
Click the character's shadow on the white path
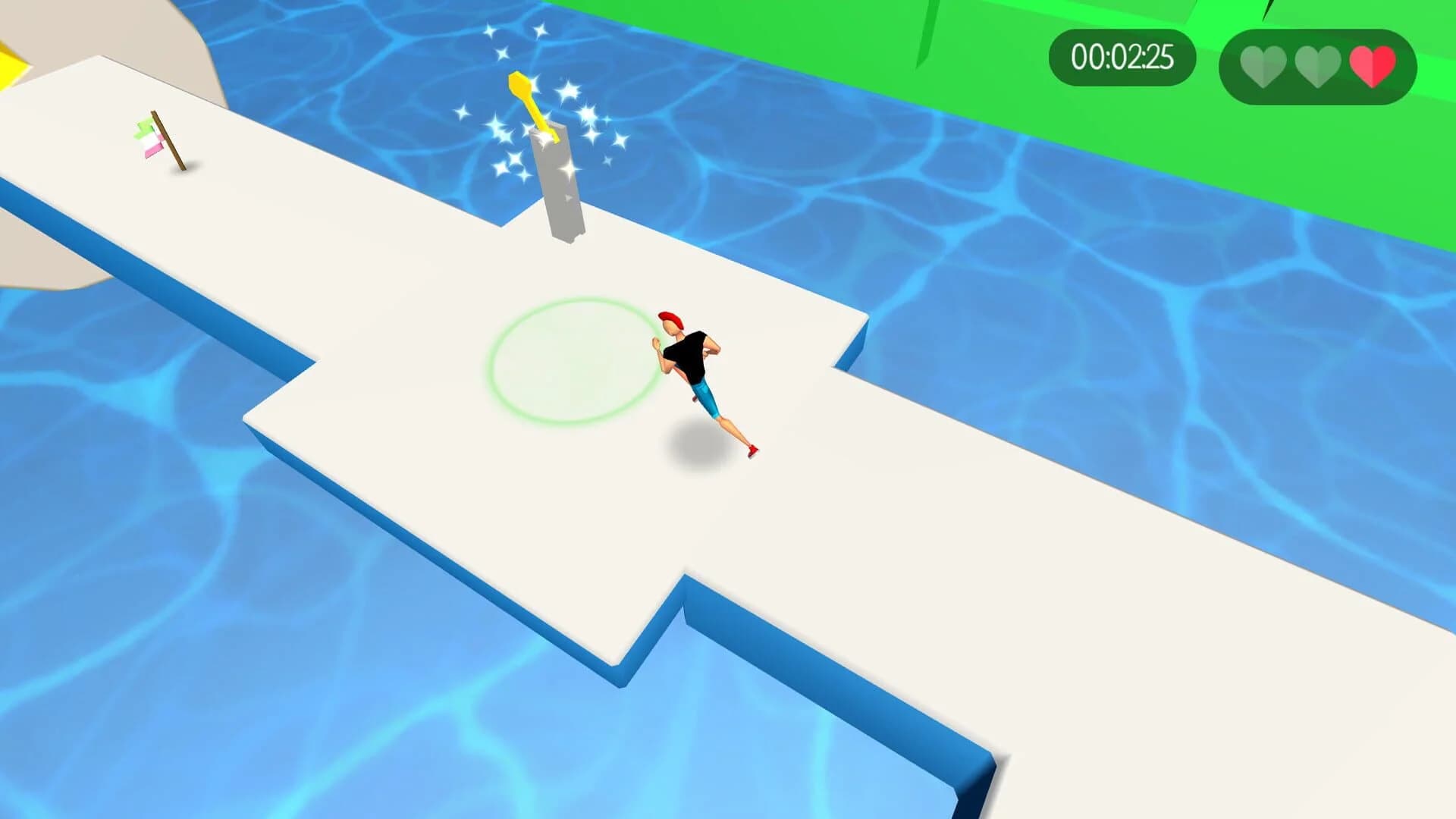692,444
